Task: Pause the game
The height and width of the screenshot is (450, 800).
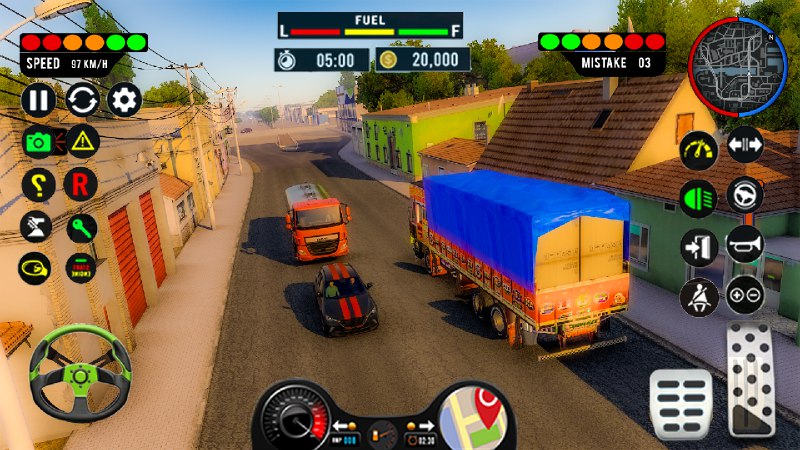Action: click(38, 99)
